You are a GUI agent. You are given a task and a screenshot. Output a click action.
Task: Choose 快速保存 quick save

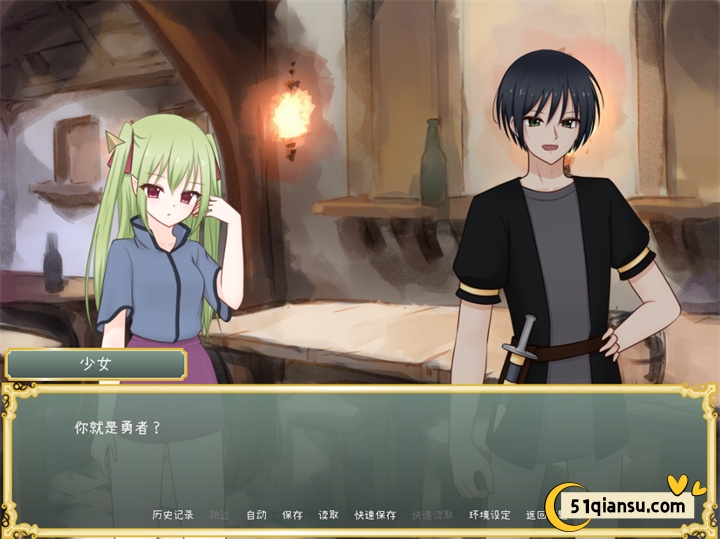tap(375, 515)
